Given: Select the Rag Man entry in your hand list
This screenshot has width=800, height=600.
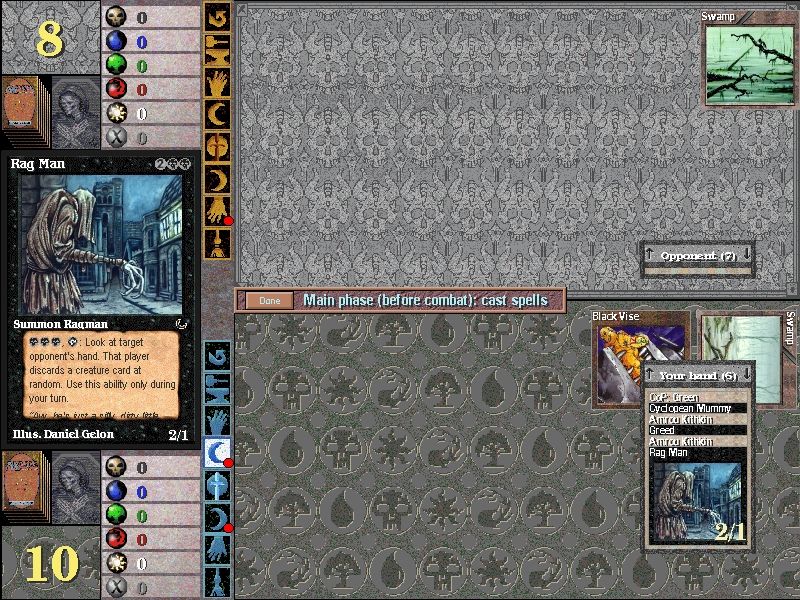Looking at the screenshot, I should (x=696, y=453).
